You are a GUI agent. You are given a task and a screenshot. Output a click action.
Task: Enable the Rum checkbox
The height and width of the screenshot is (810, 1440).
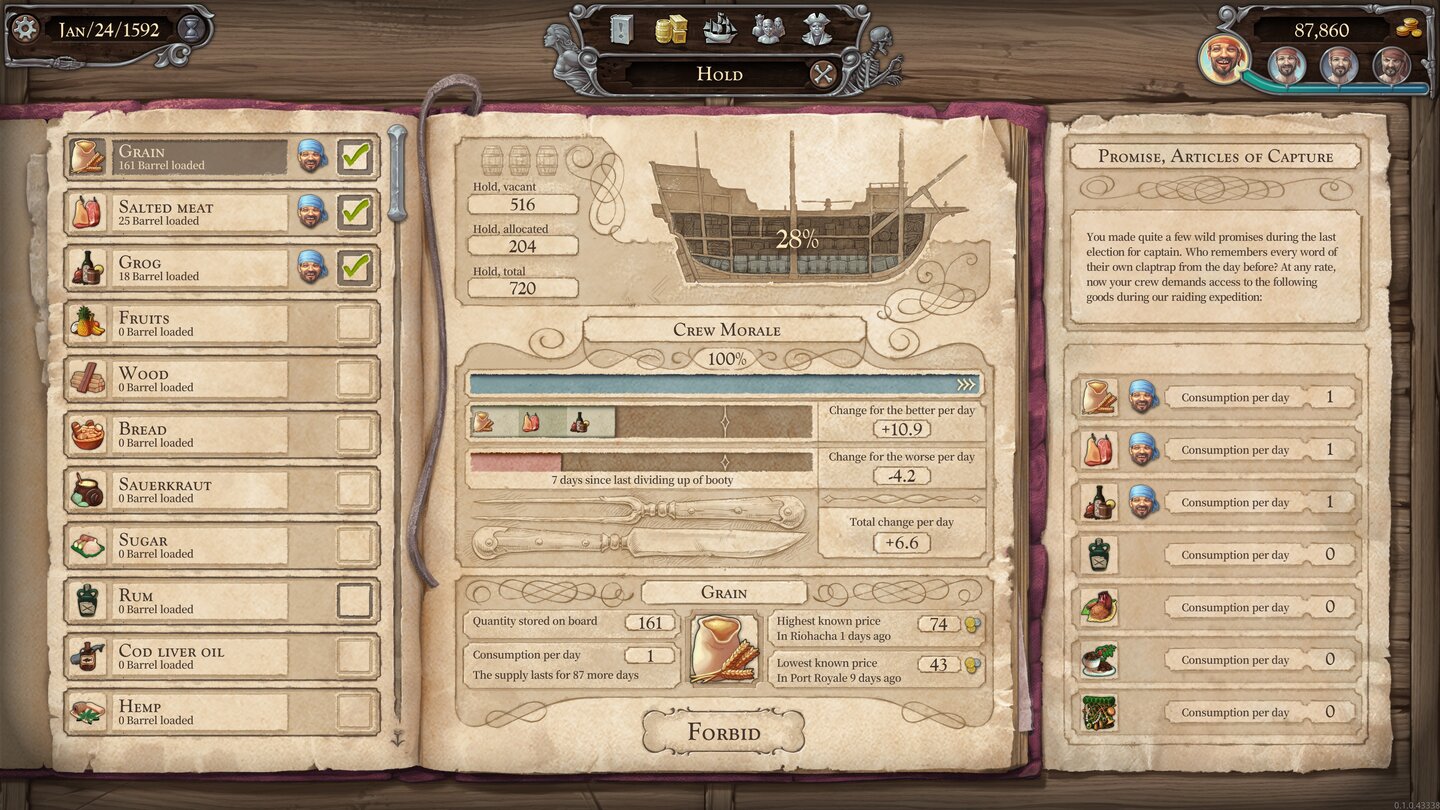355,601
